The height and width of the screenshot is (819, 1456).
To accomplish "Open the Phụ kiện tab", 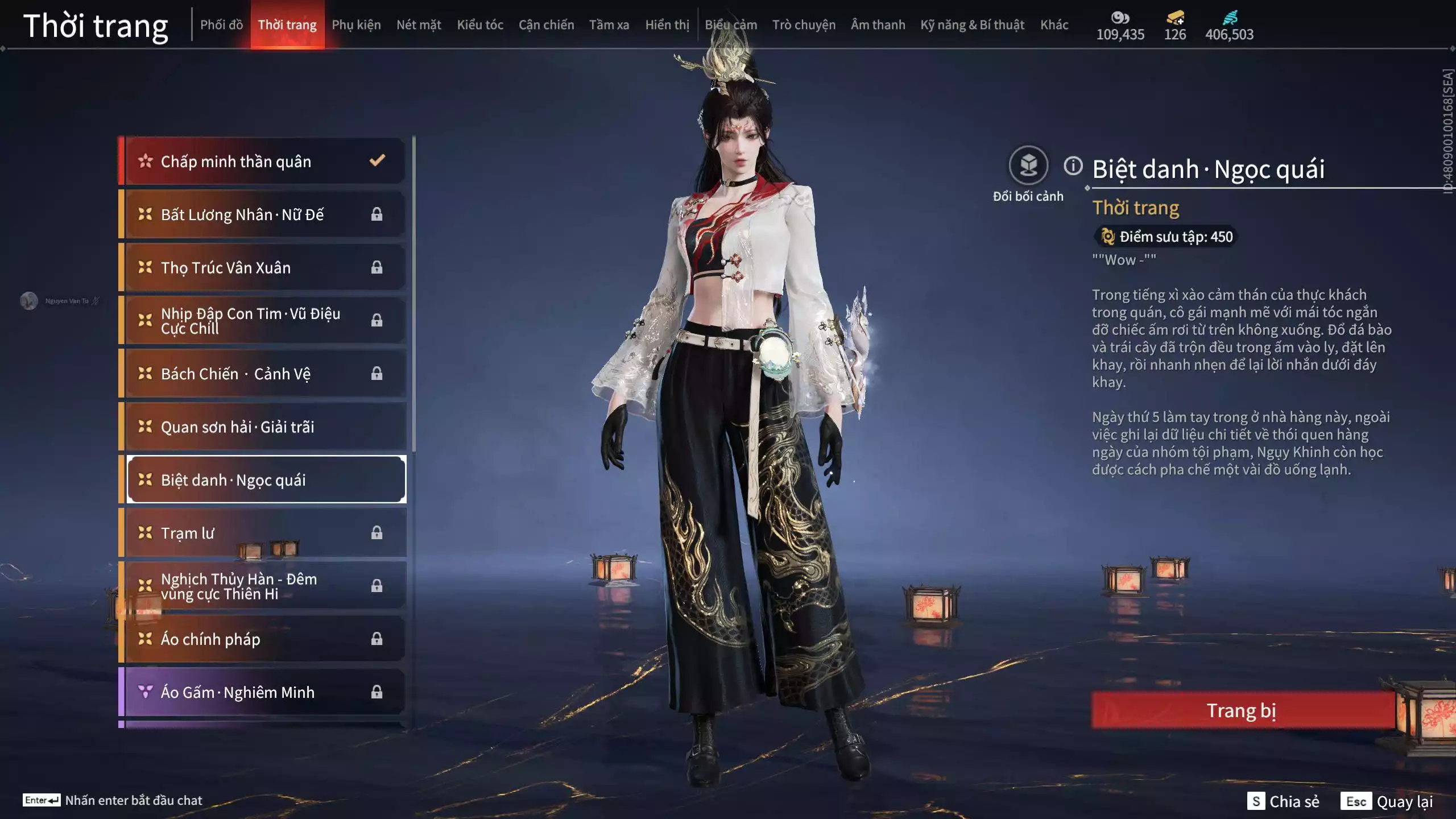I will pos(356,25).
